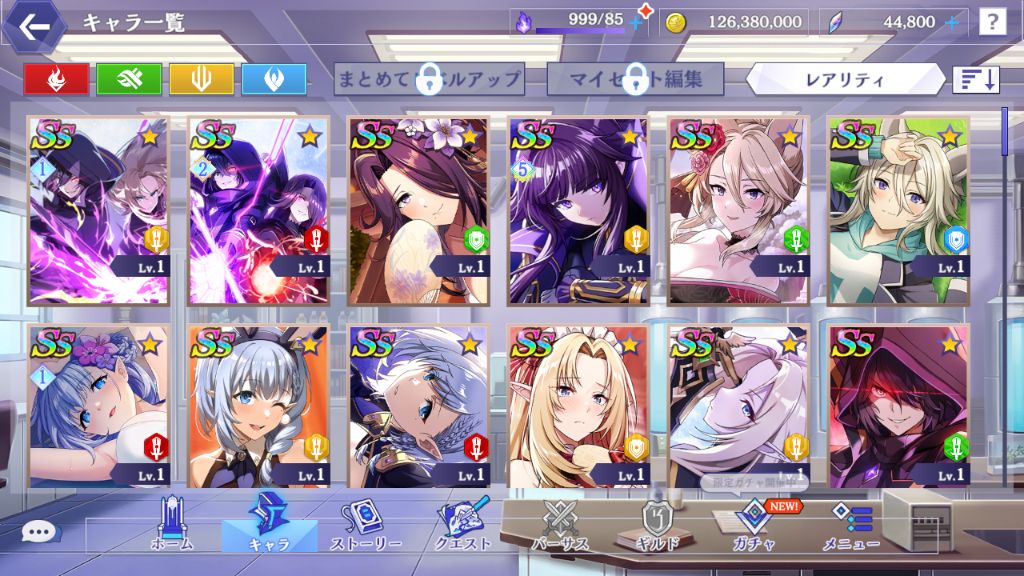
Task: Click the locked まとめてレベルアップ button
Action: coord(429,79)
